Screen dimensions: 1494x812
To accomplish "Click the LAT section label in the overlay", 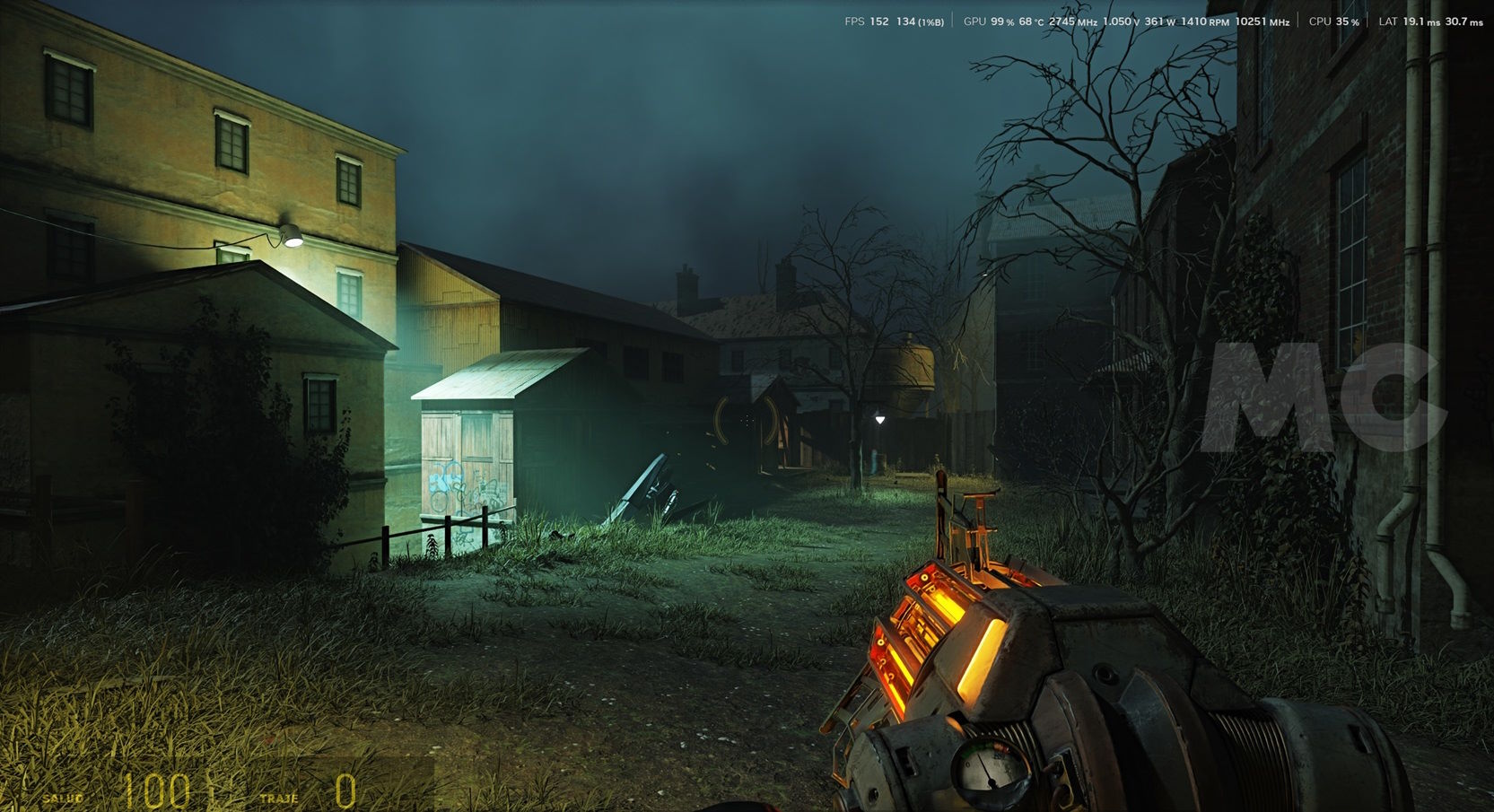I will click(1388, 21).
